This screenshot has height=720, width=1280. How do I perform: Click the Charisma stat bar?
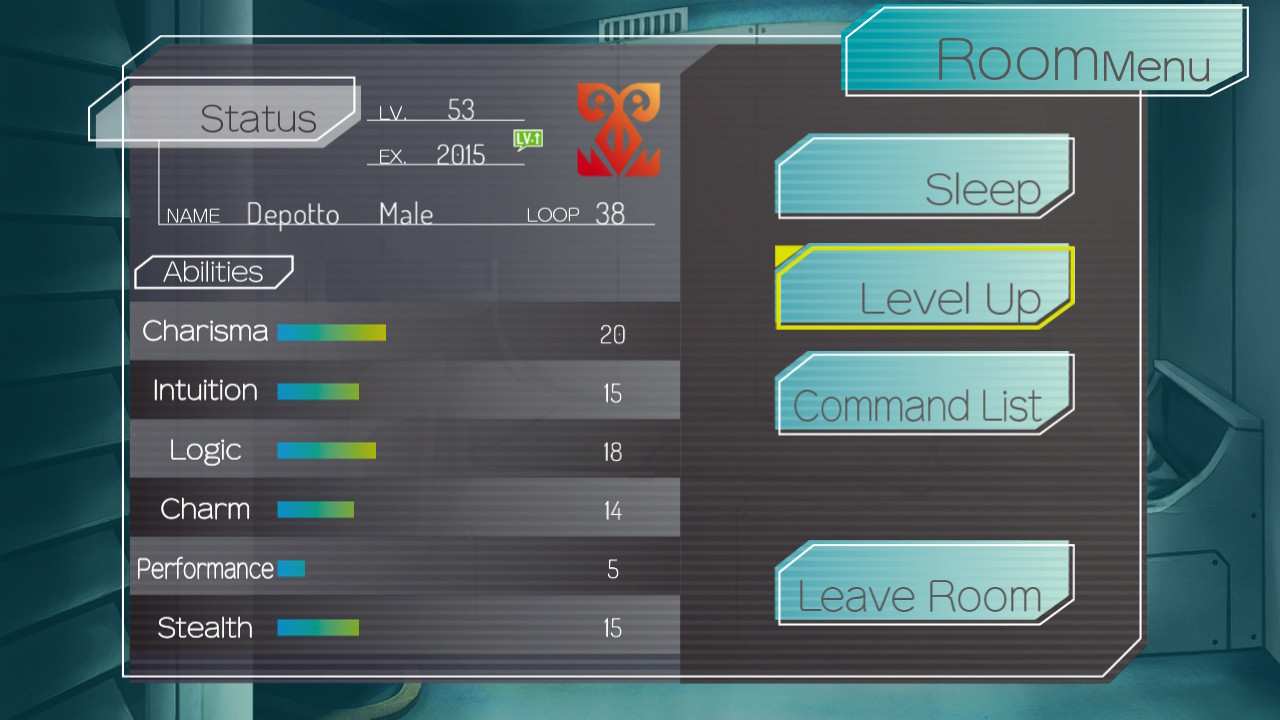[x=331, y=332]
